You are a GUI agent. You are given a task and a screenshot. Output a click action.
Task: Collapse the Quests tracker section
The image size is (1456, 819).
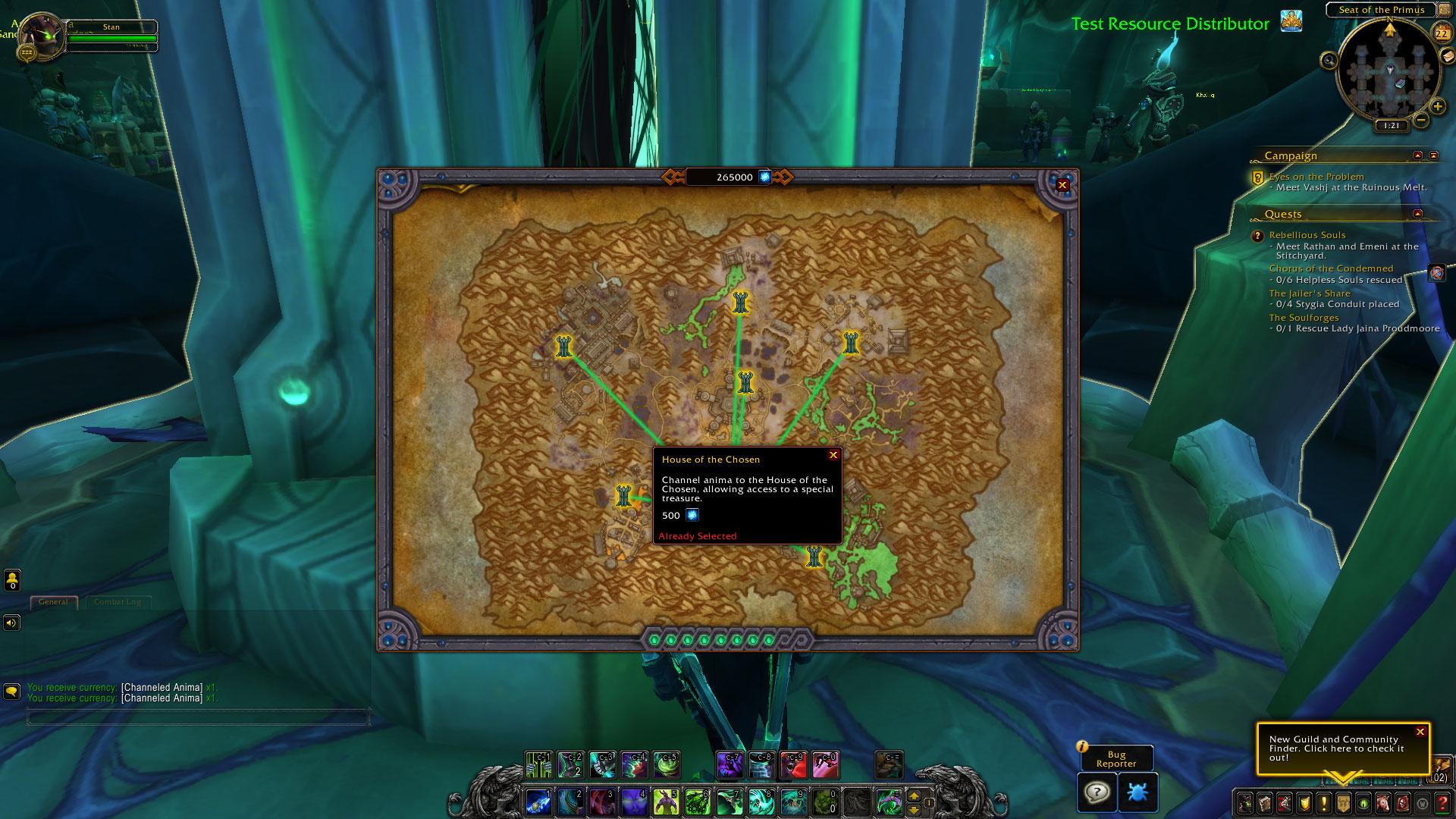(x=1417, y=214)
